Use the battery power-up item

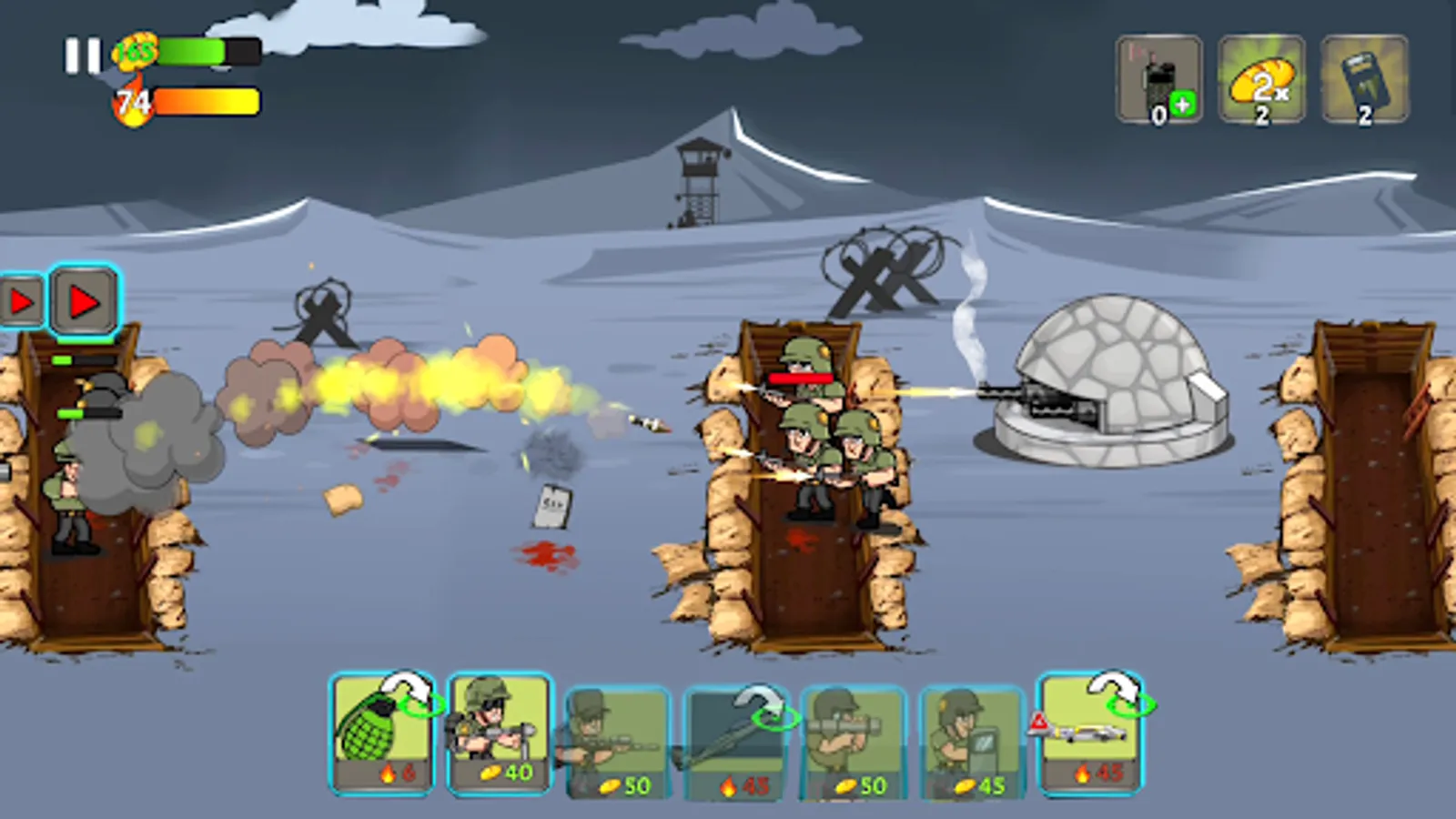pyautogui.click(x=1363, y=77)
